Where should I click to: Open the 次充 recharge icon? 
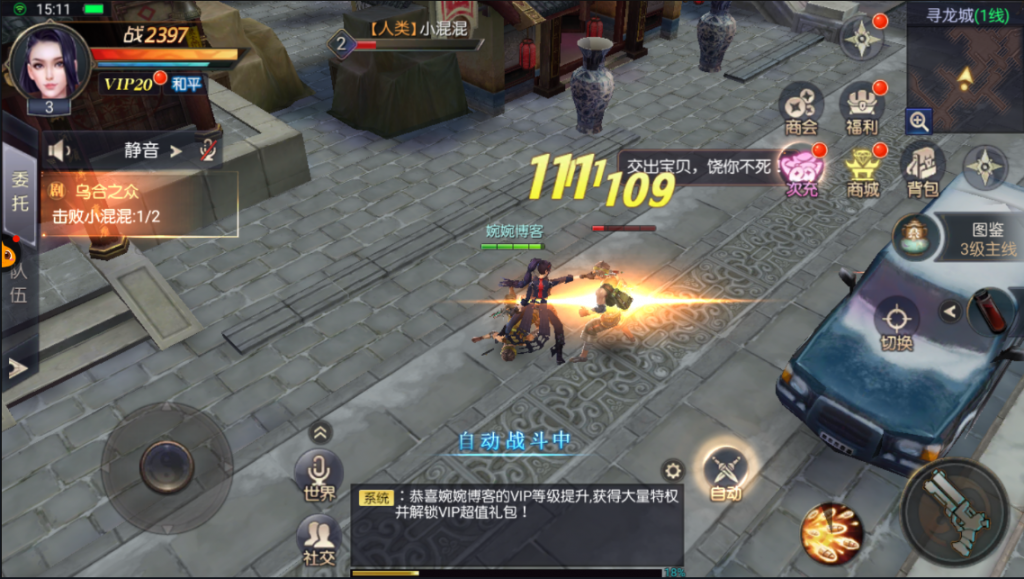pos(801,168)
